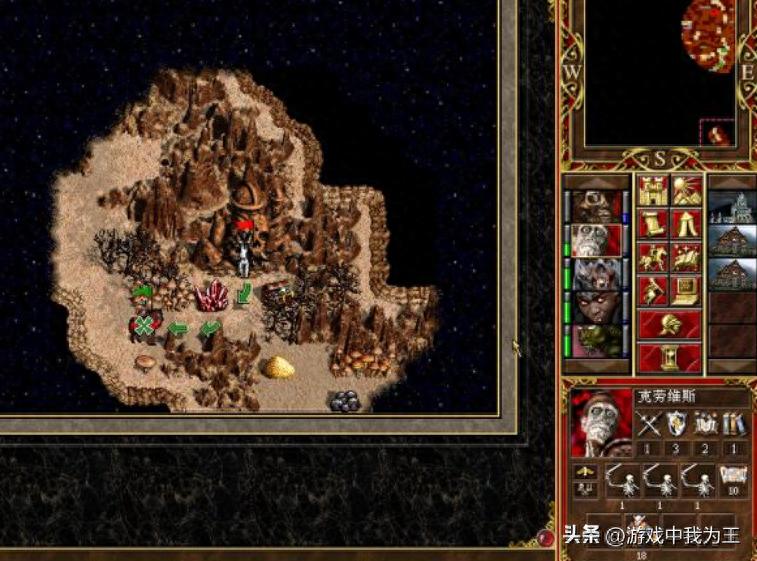
Task: End the turn with the hourglass button
Action: click(669, 356)
